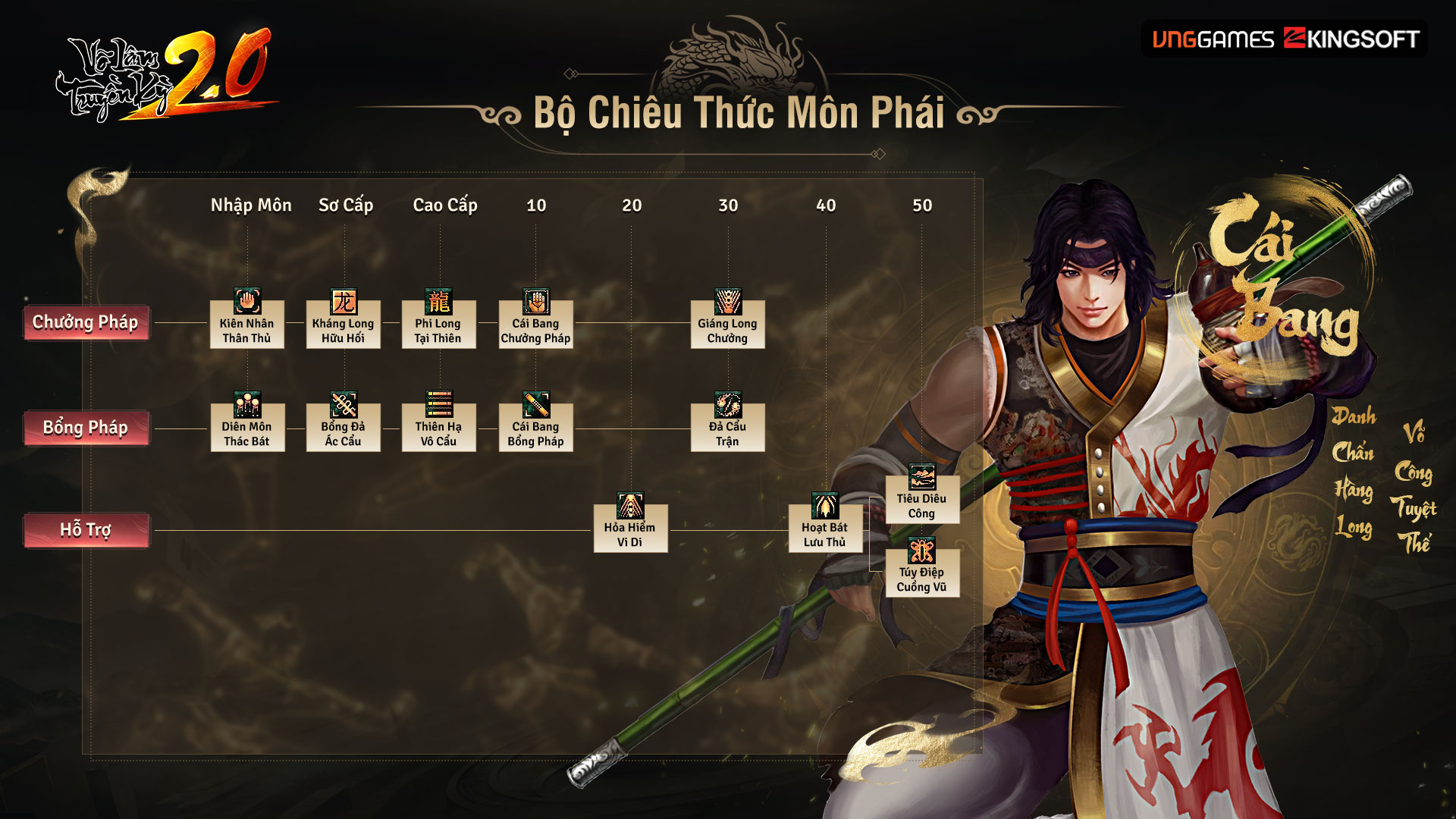Select the Giáng Long Chưởng skill
This screenshot has width=1456, height=819.
(x=728, y=320)
